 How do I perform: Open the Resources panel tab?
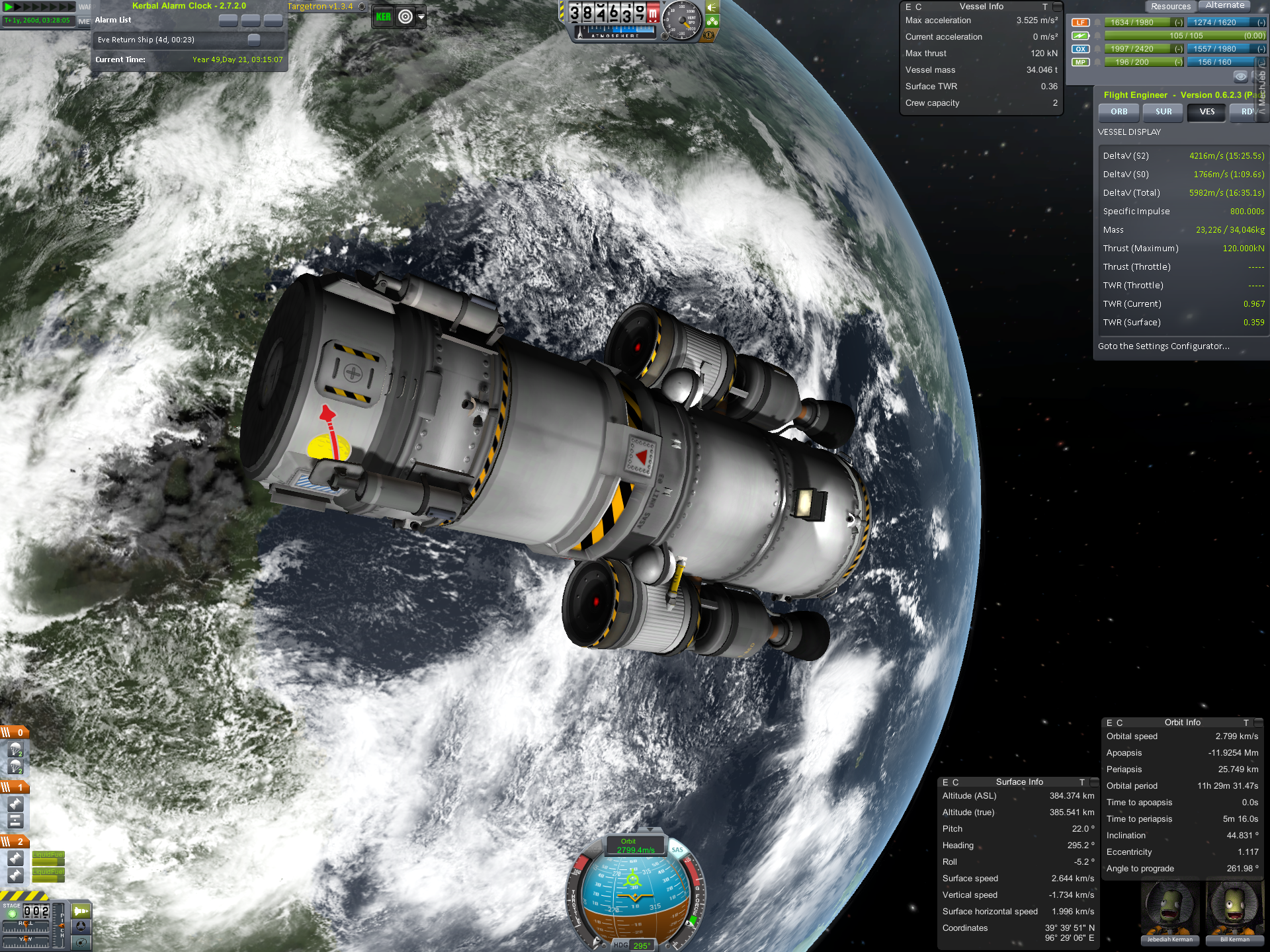1170,7
